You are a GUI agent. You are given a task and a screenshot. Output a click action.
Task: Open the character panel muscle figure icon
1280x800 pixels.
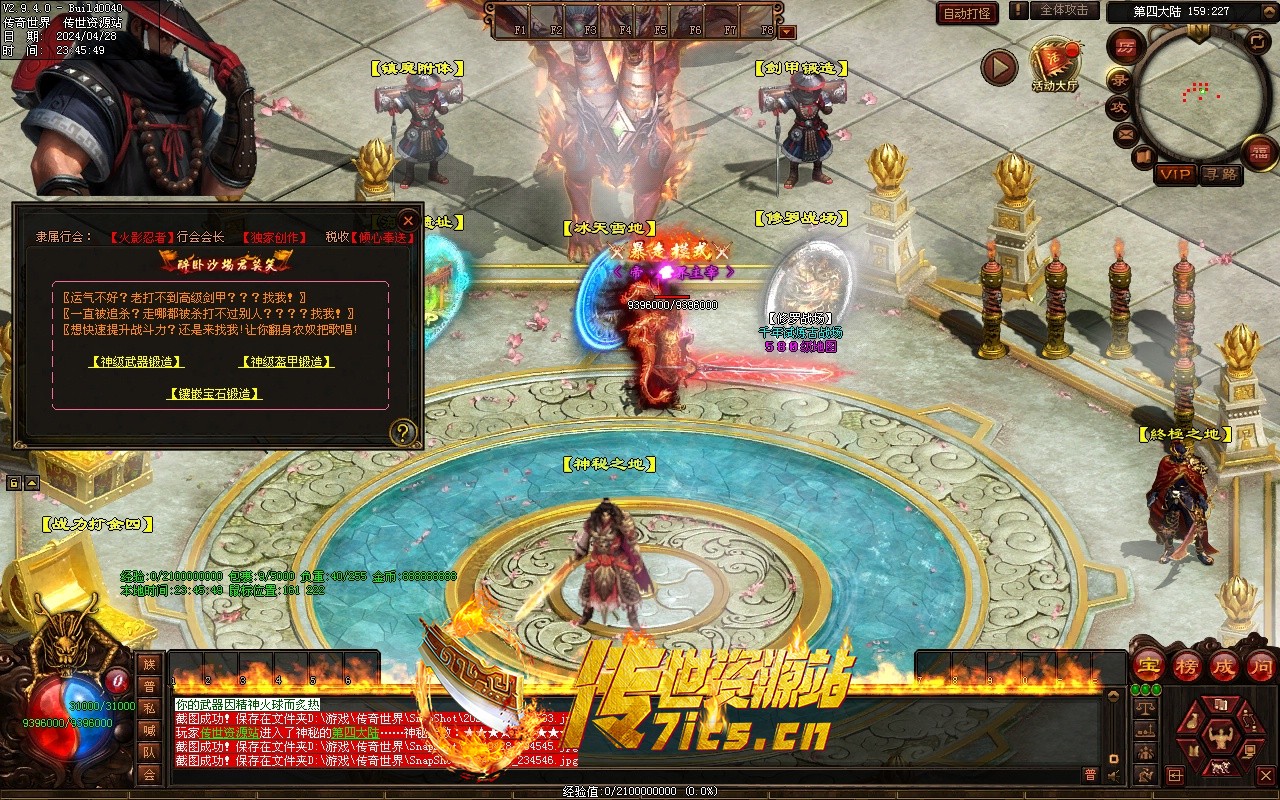1220,739
